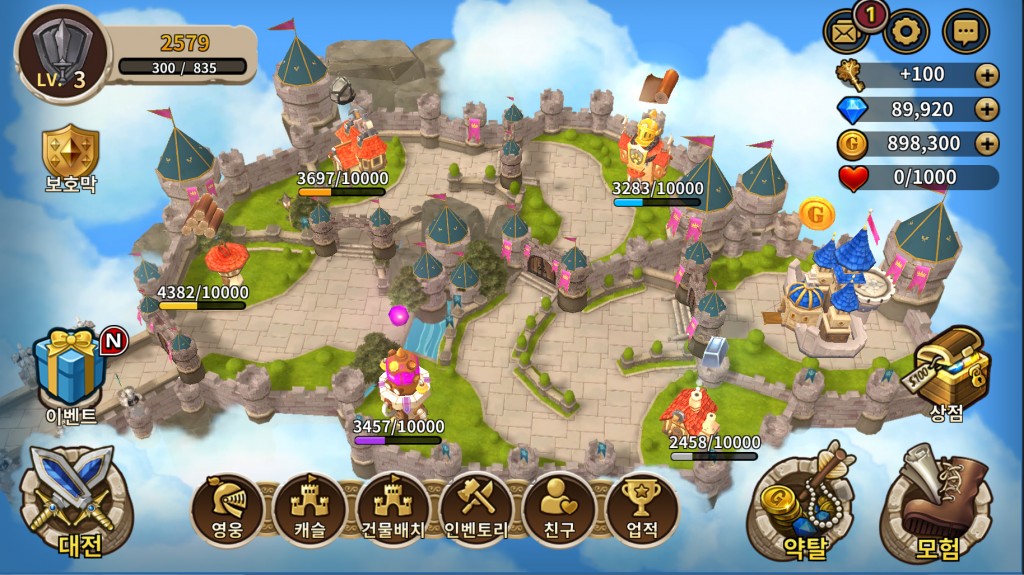Add gold coins with the plus button

(x=987, y=143)
